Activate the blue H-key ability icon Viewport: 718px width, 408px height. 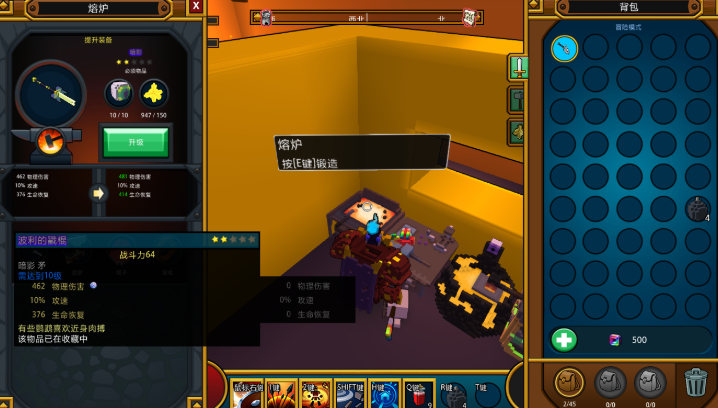[385, 396]
